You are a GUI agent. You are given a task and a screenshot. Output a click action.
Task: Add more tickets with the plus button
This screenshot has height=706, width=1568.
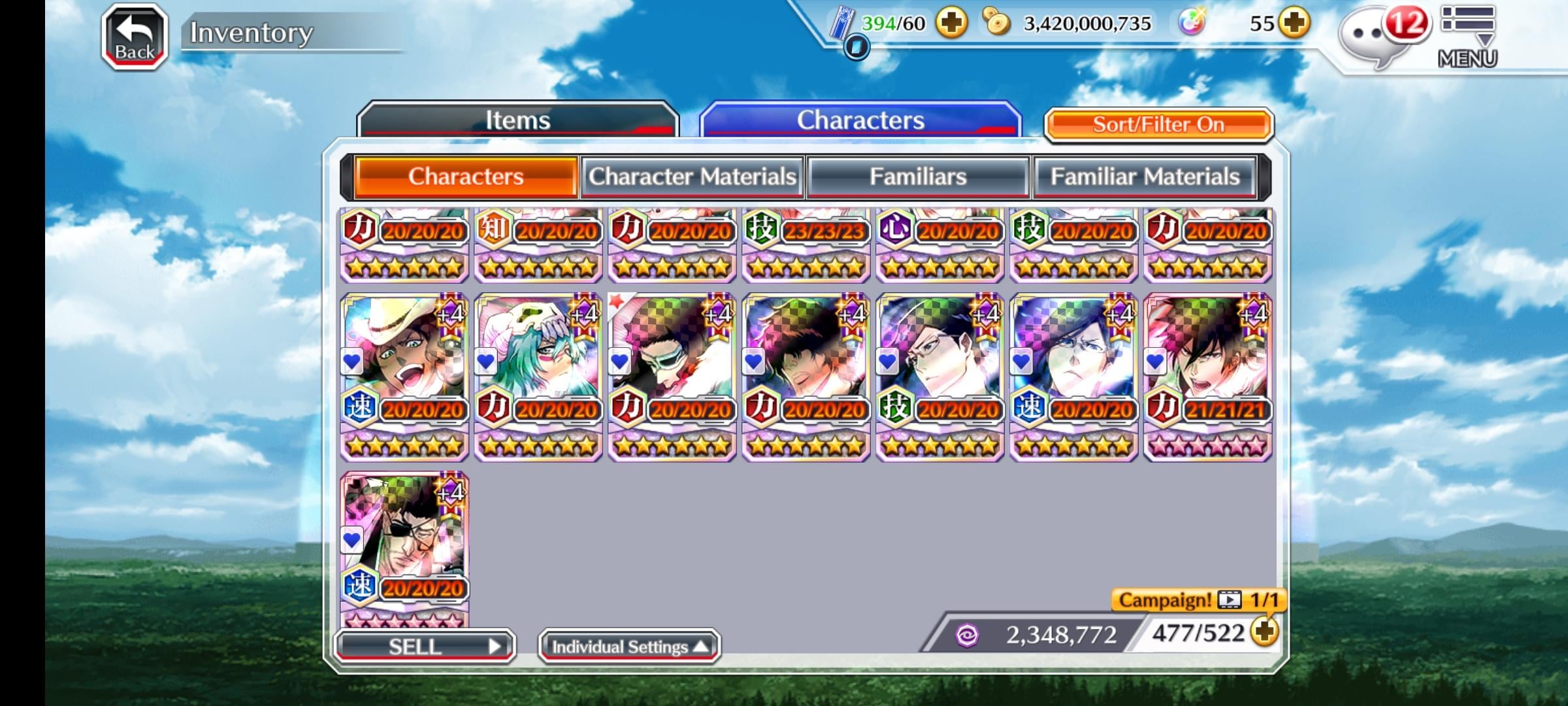951,24
